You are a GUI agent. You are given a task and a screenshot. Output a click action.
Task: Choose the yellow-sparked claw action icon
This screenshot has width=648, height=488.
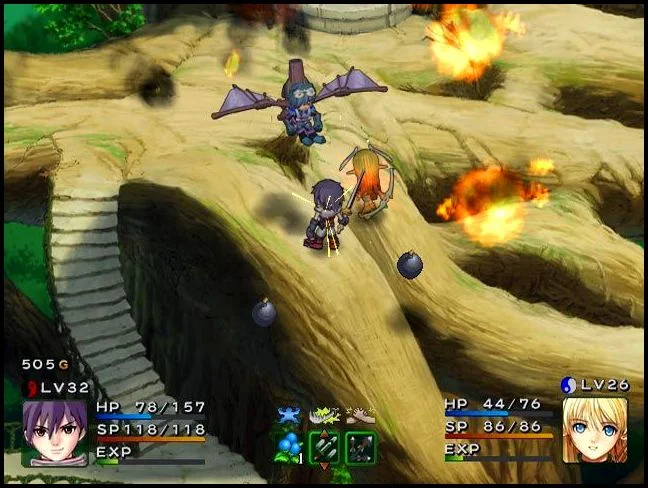tap(325, 414)
